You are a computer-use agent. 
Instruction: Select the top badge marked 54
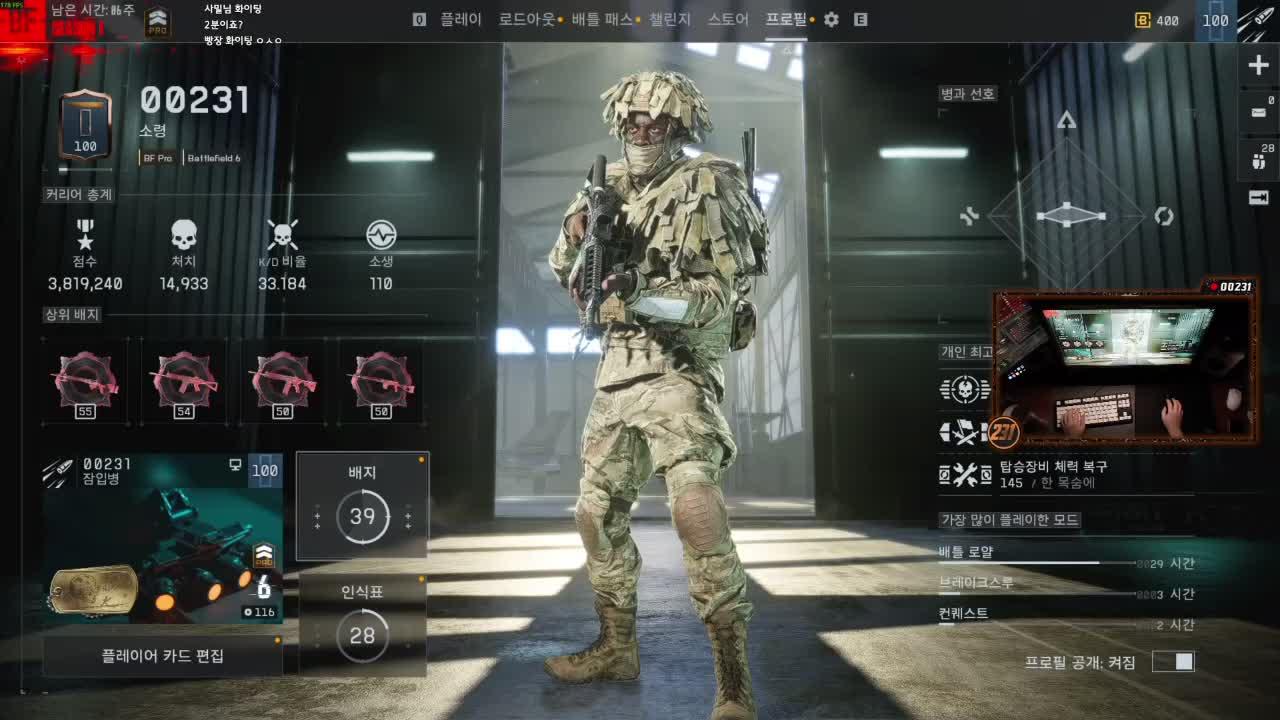183,381
